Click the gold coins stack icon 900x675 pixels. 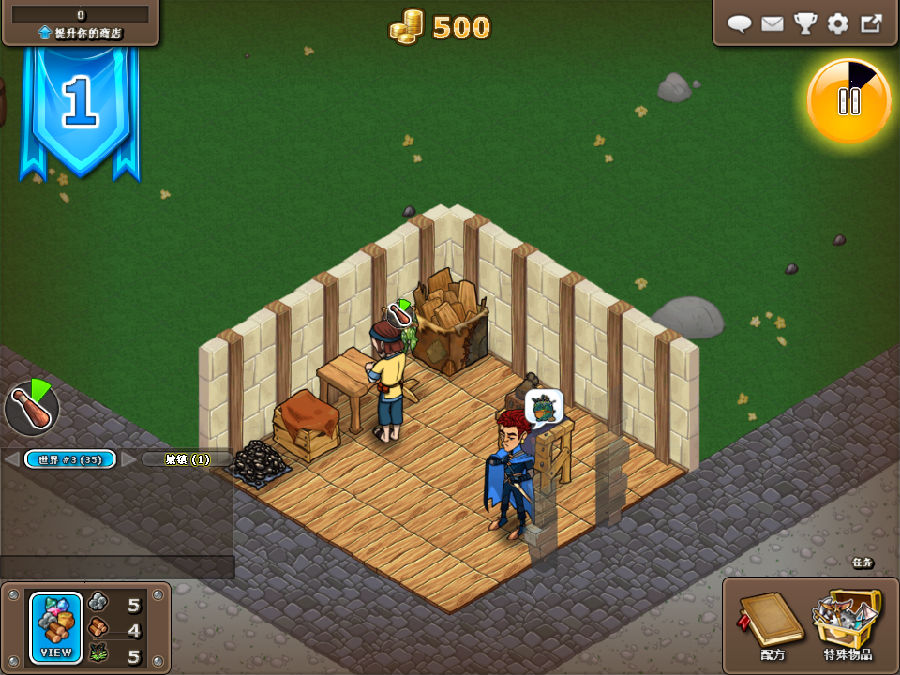coord(407,26)
